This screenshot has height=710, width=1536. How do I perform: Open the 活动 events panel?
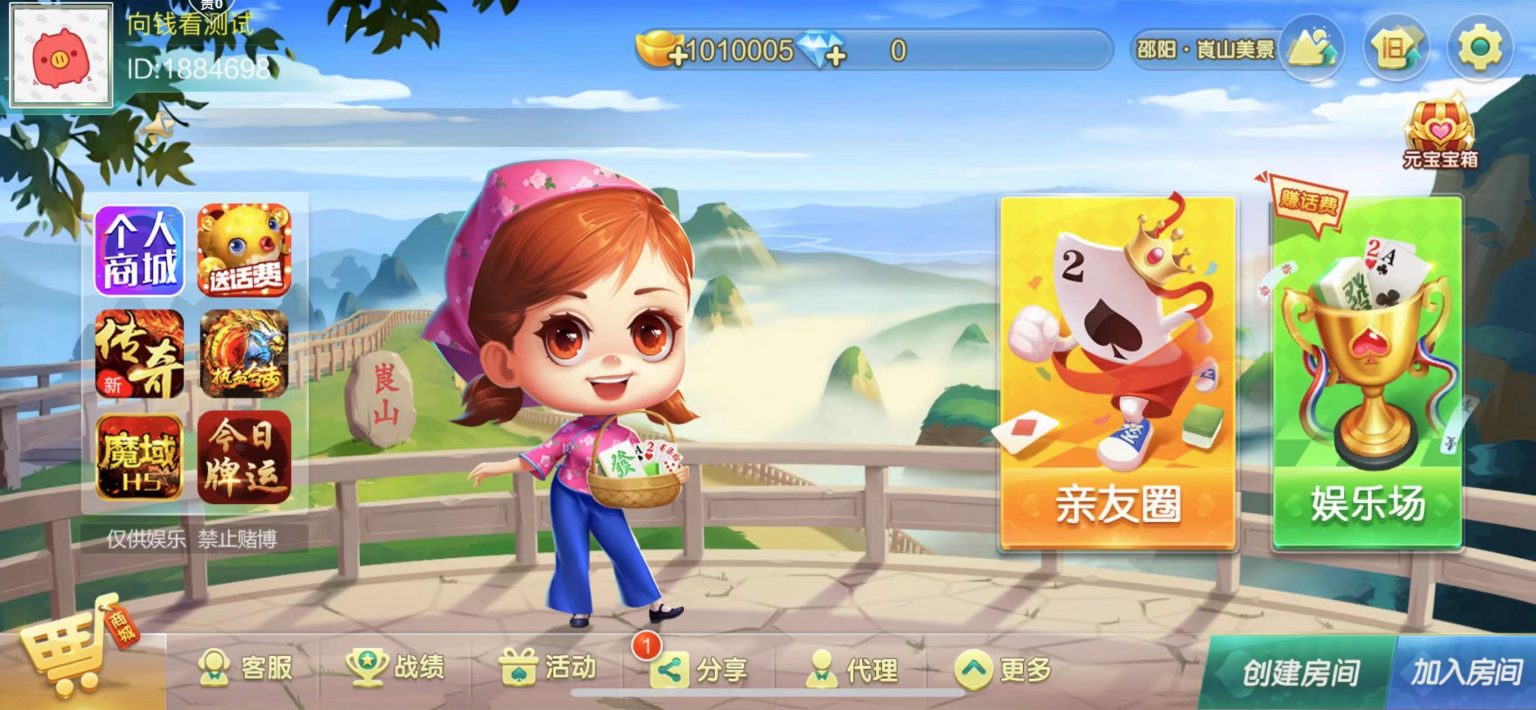(548, 668)
